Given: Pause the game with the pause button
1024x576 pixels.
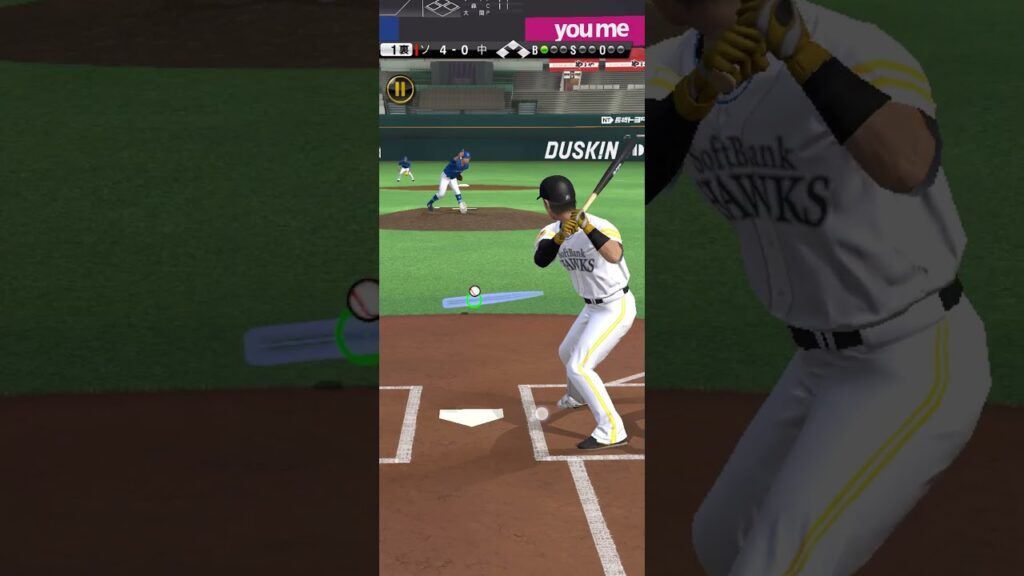Looking at the screenshot, I should (x=400, y=89).
